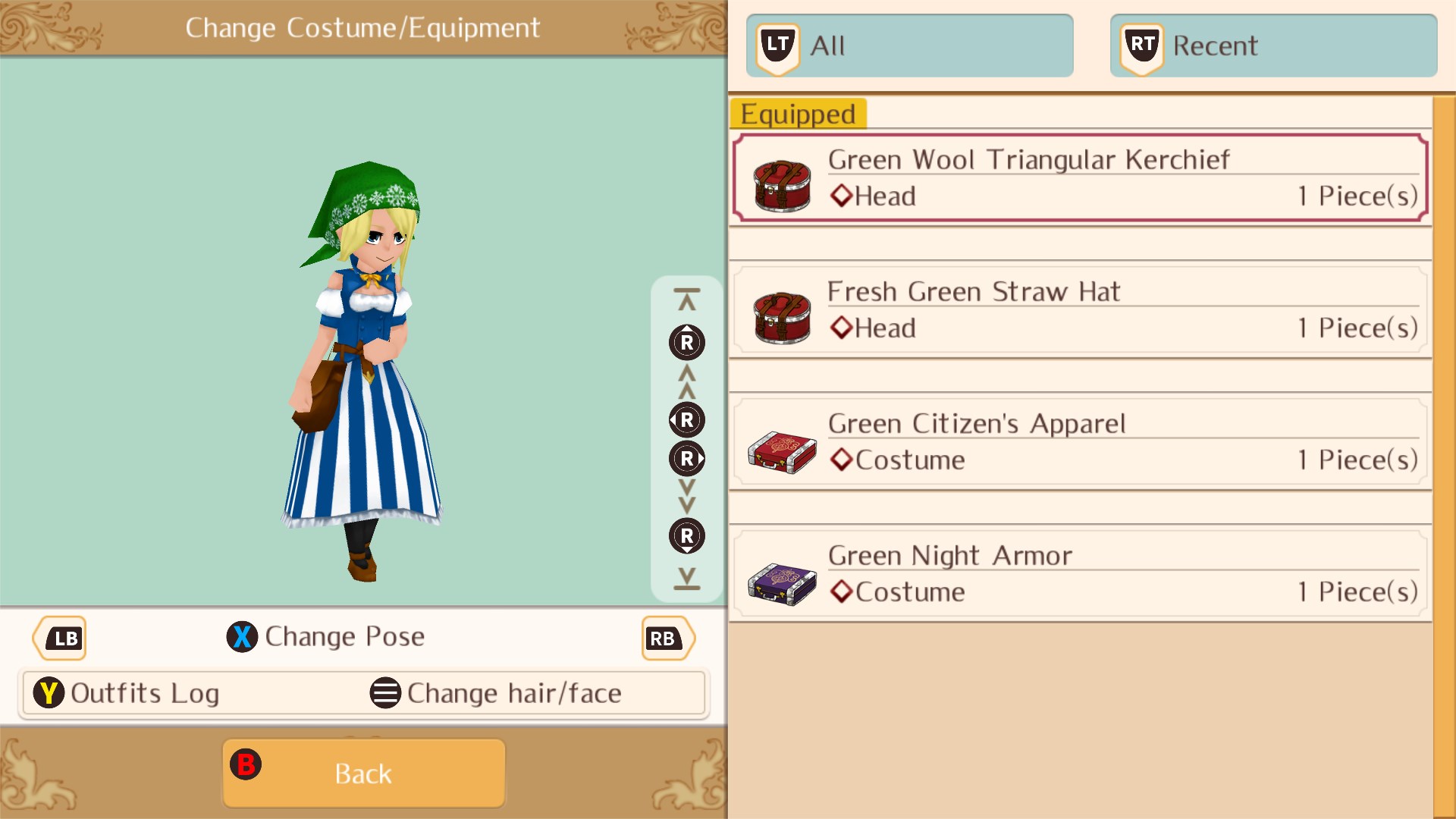The height and width of the screenshot is (819, 1456).
Task: Click the double down chevrons in the rotation column
Action: click(686, 497)
